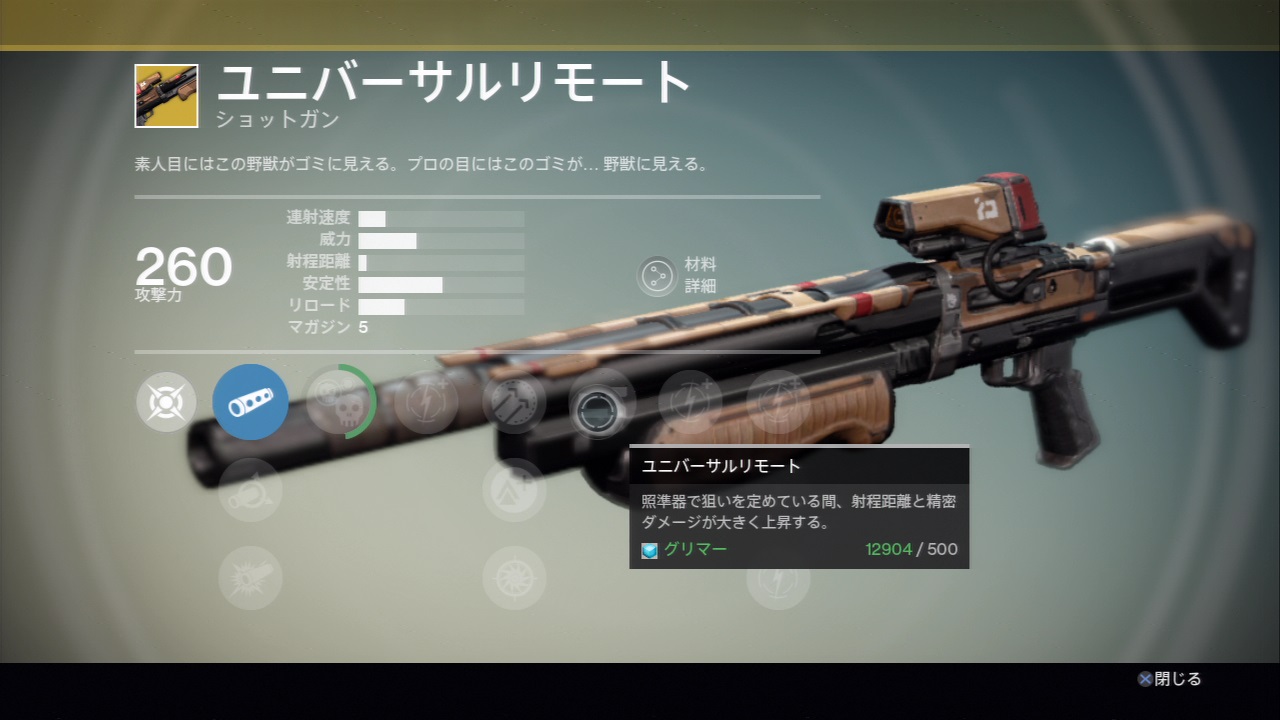Screen dimensions: 1280x720
Task: Select the Universal Remote scope perk
Action: point(602,402)
